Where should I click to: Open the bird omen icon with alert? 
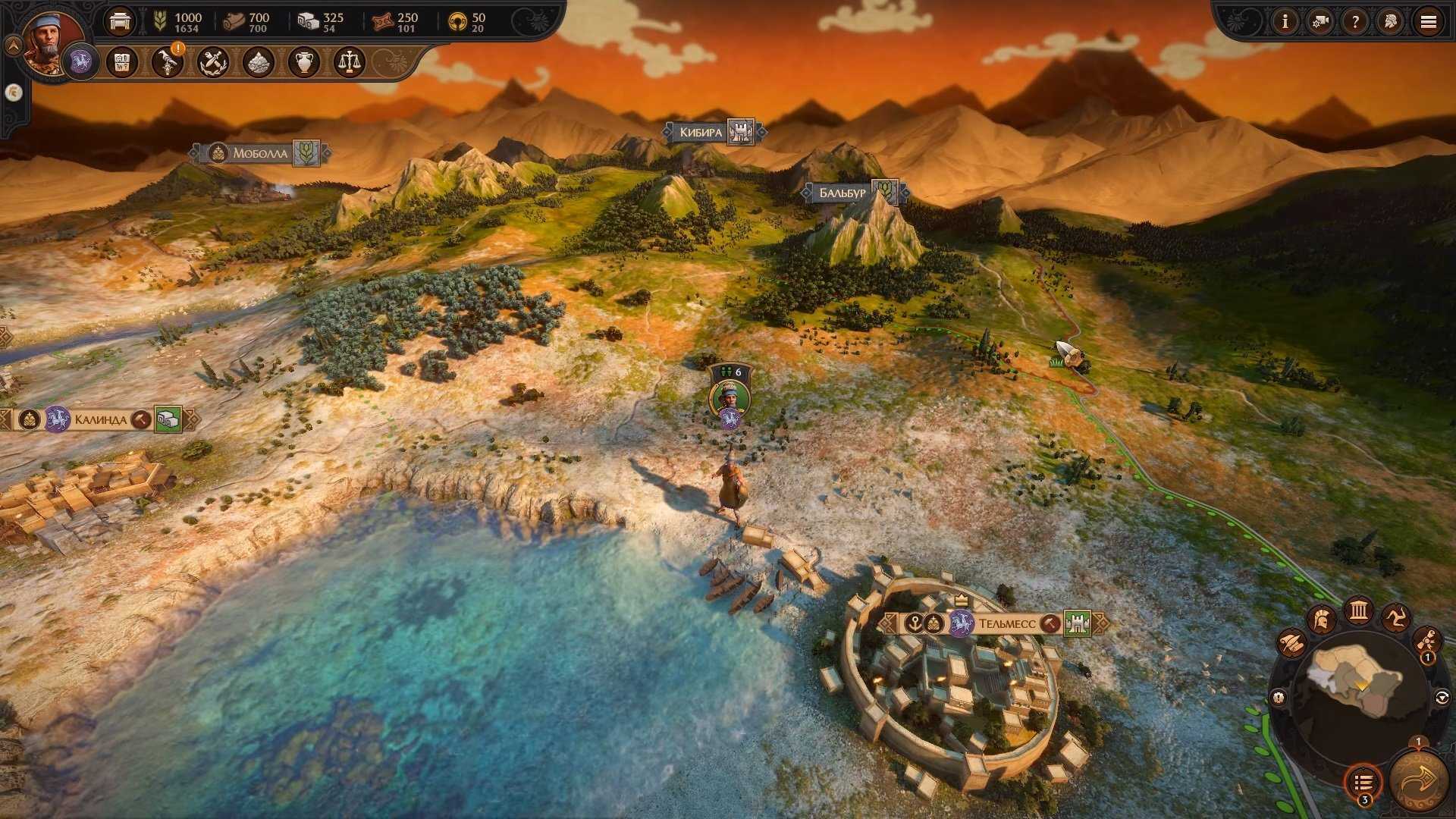coord(167,62)
